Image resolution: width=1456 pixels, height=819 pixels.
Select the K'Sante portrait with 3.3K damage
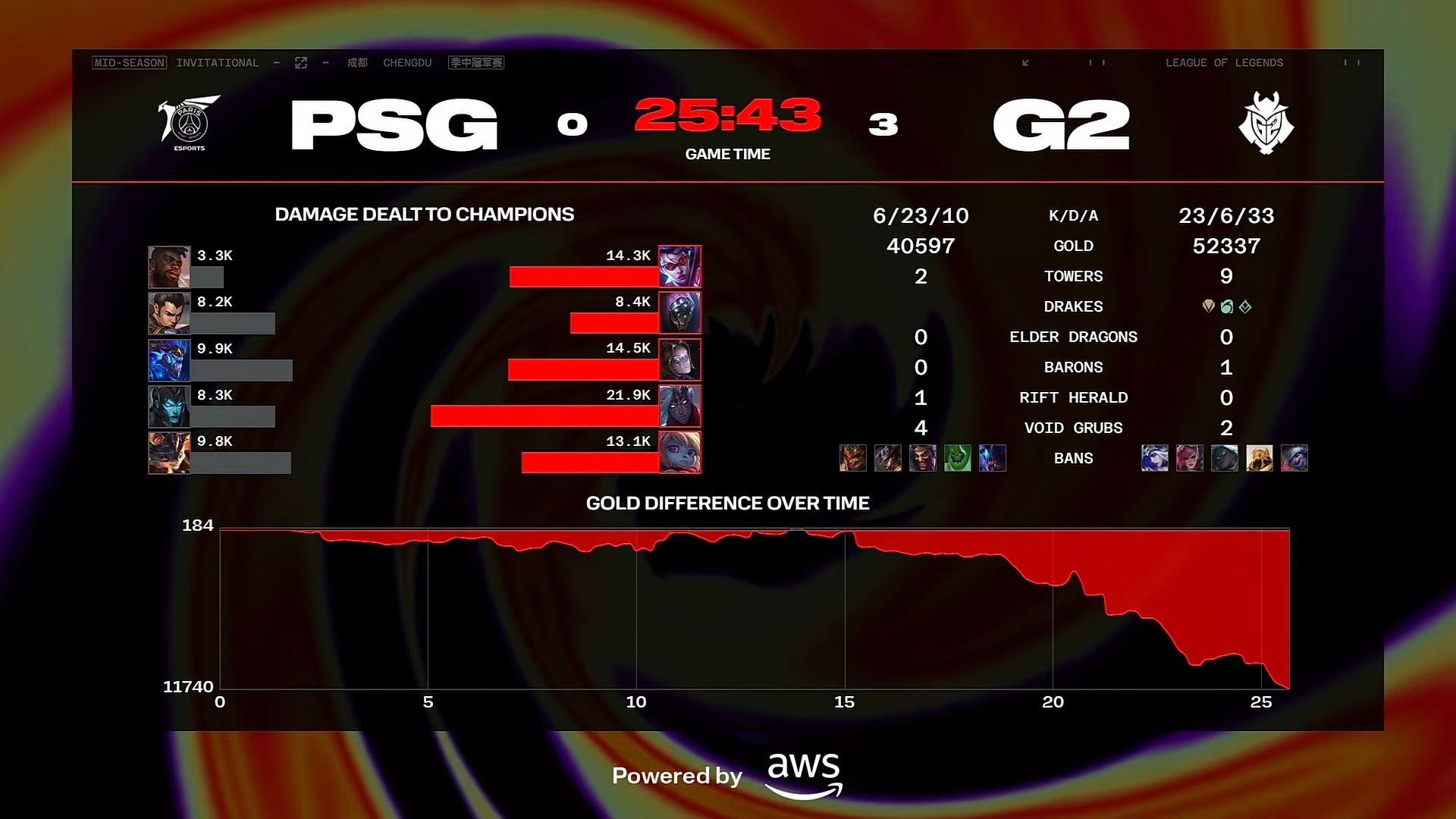coord(168,266)
